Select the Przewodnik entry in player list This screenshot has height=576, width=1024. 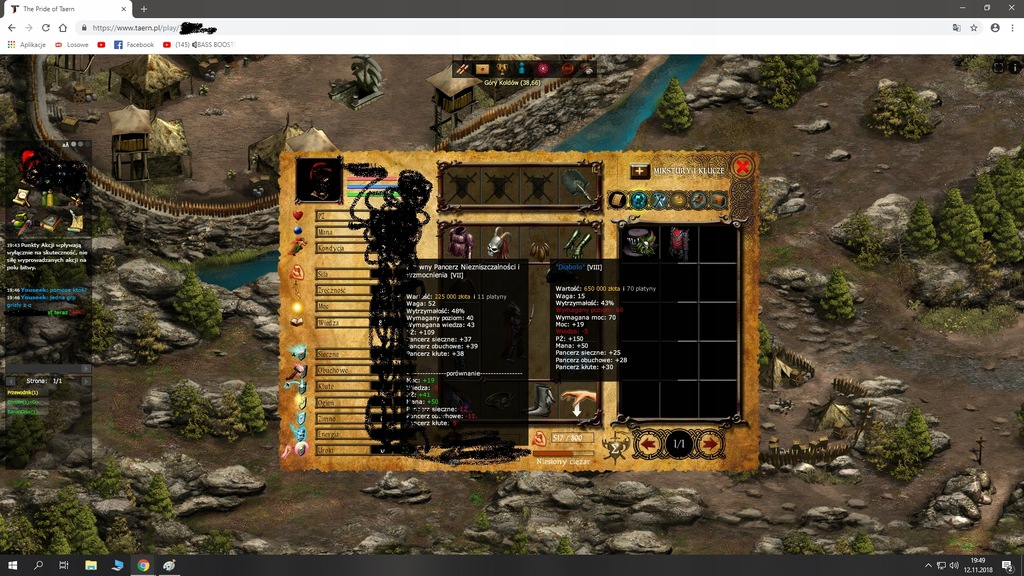22,393
